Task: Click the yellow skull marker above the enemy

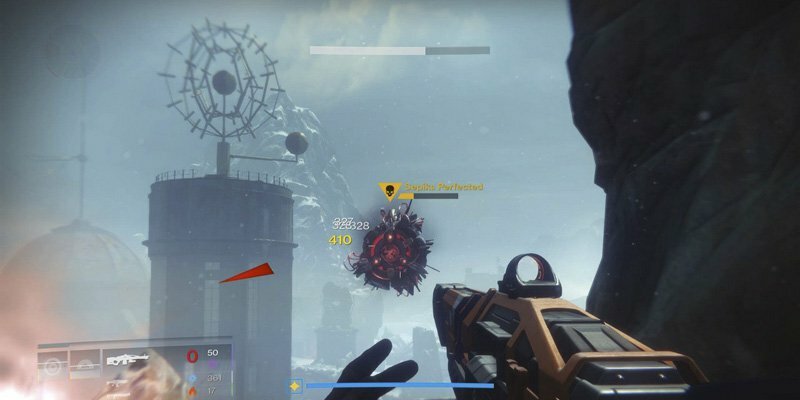Action: click(387, 192)
